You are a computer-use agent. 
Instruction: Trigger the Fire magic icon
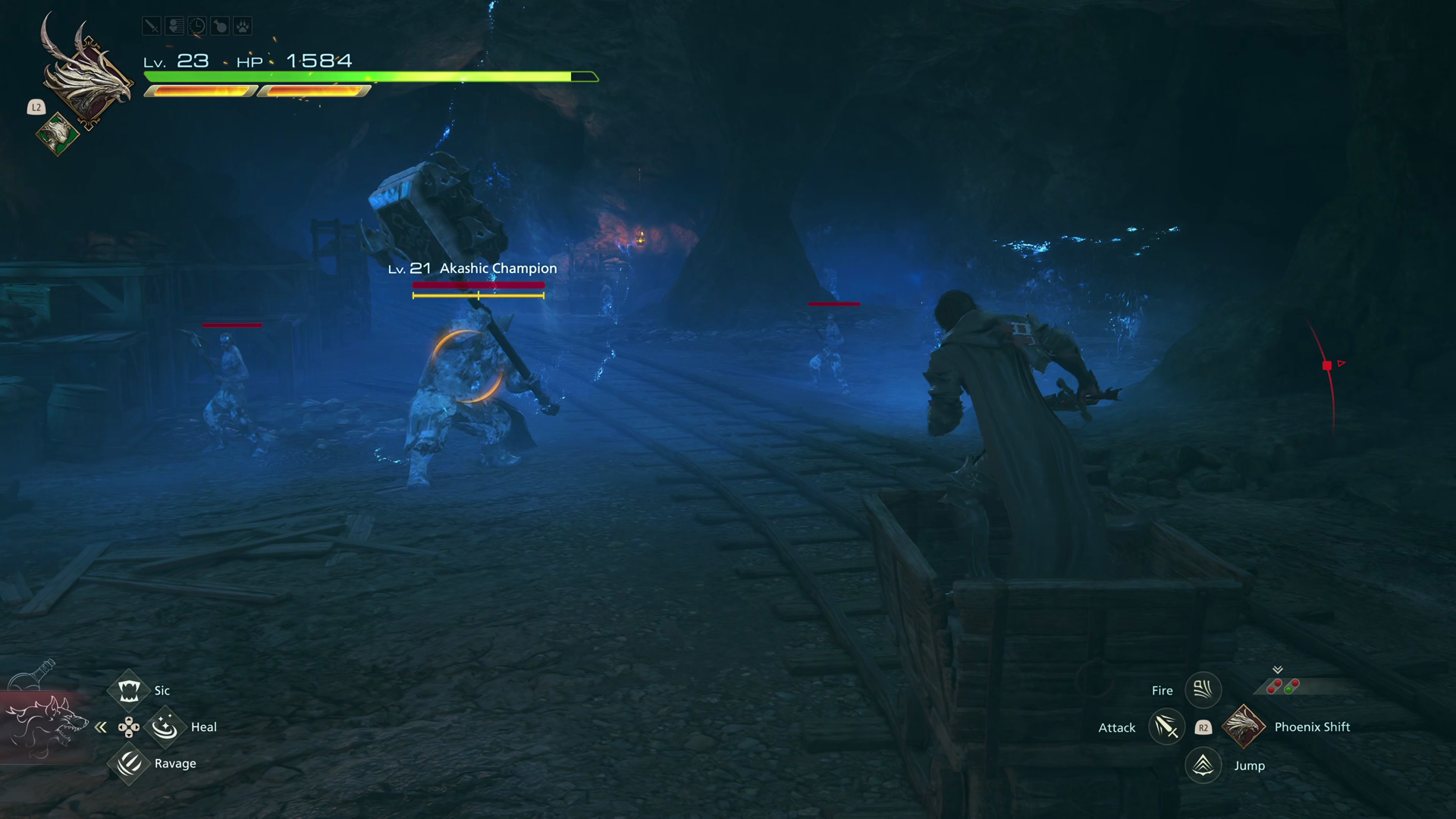1203,690
